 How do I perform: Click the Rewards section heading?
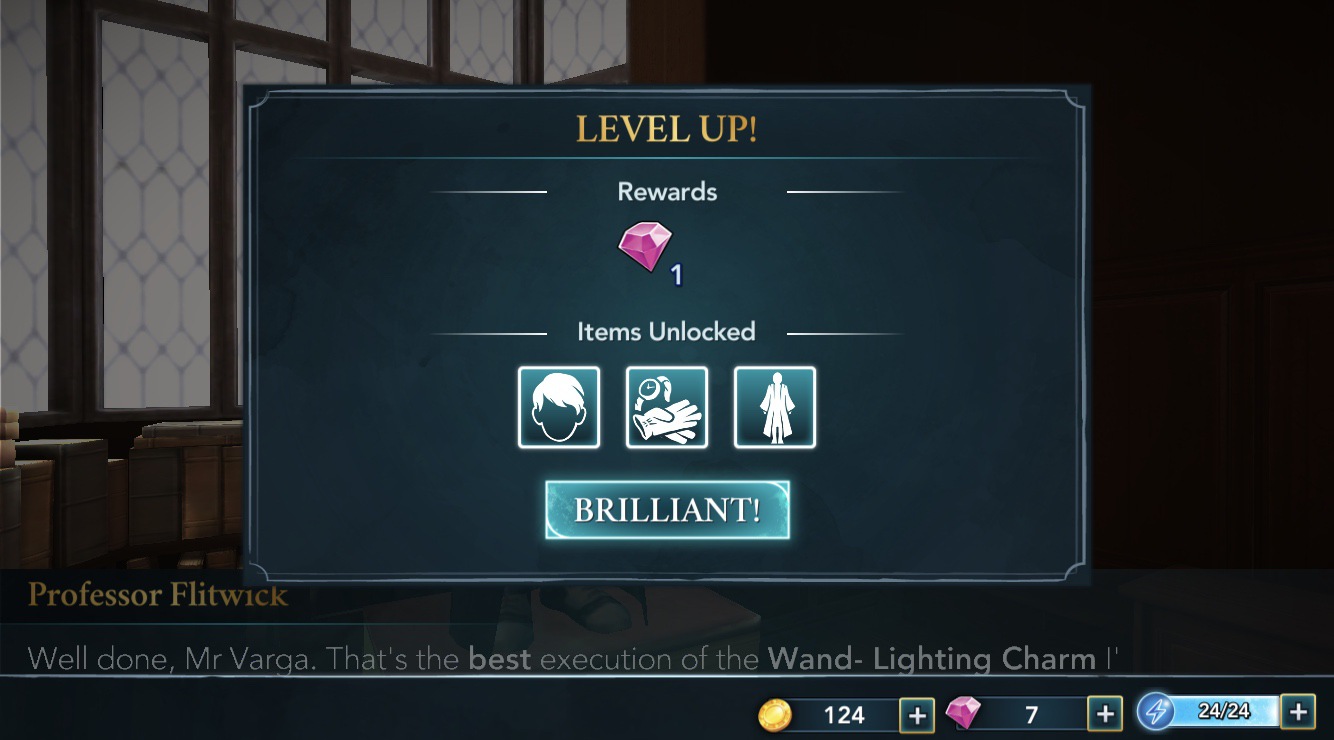666,191
